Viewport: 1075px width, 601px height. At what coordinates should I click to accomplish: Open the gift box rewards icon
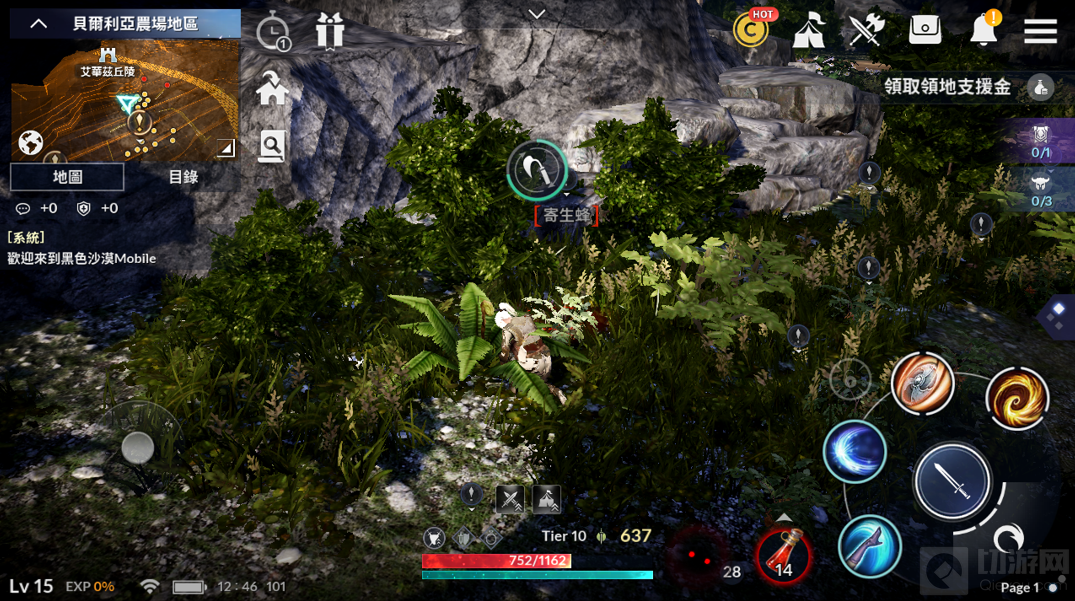pos(329,32)
